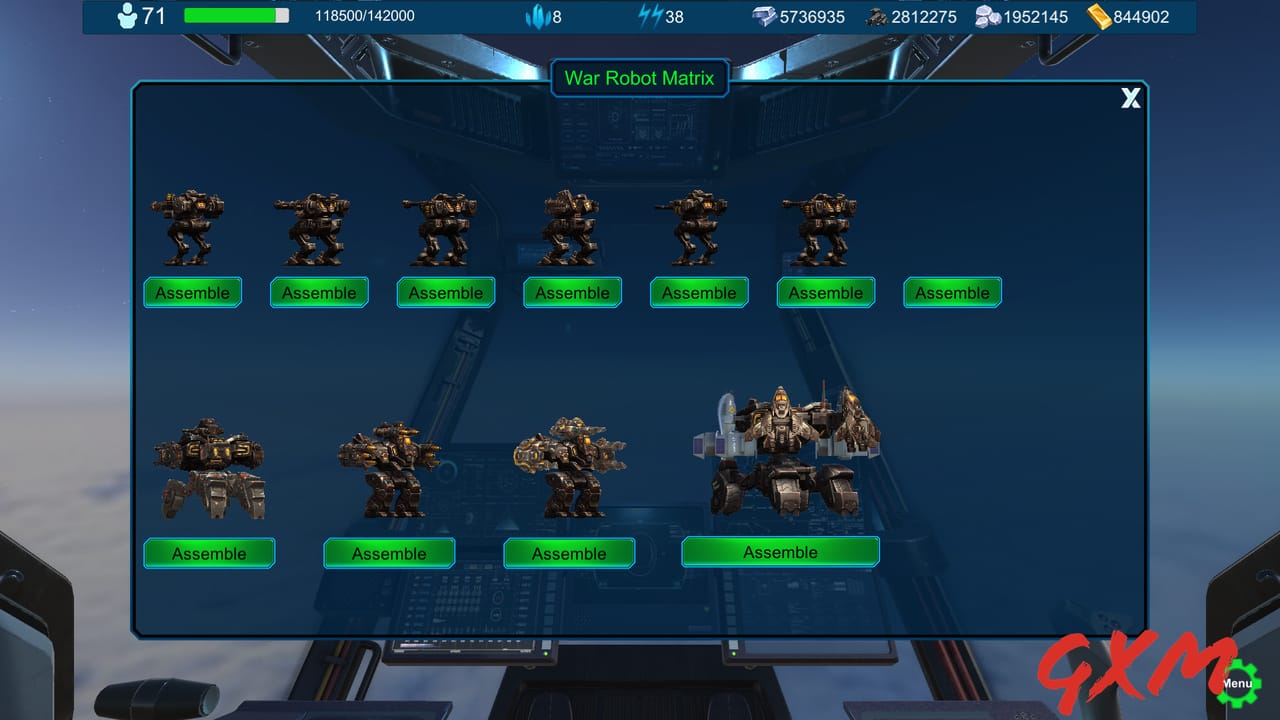Select the blue crystal resource icon

click(x=538, y=16)
